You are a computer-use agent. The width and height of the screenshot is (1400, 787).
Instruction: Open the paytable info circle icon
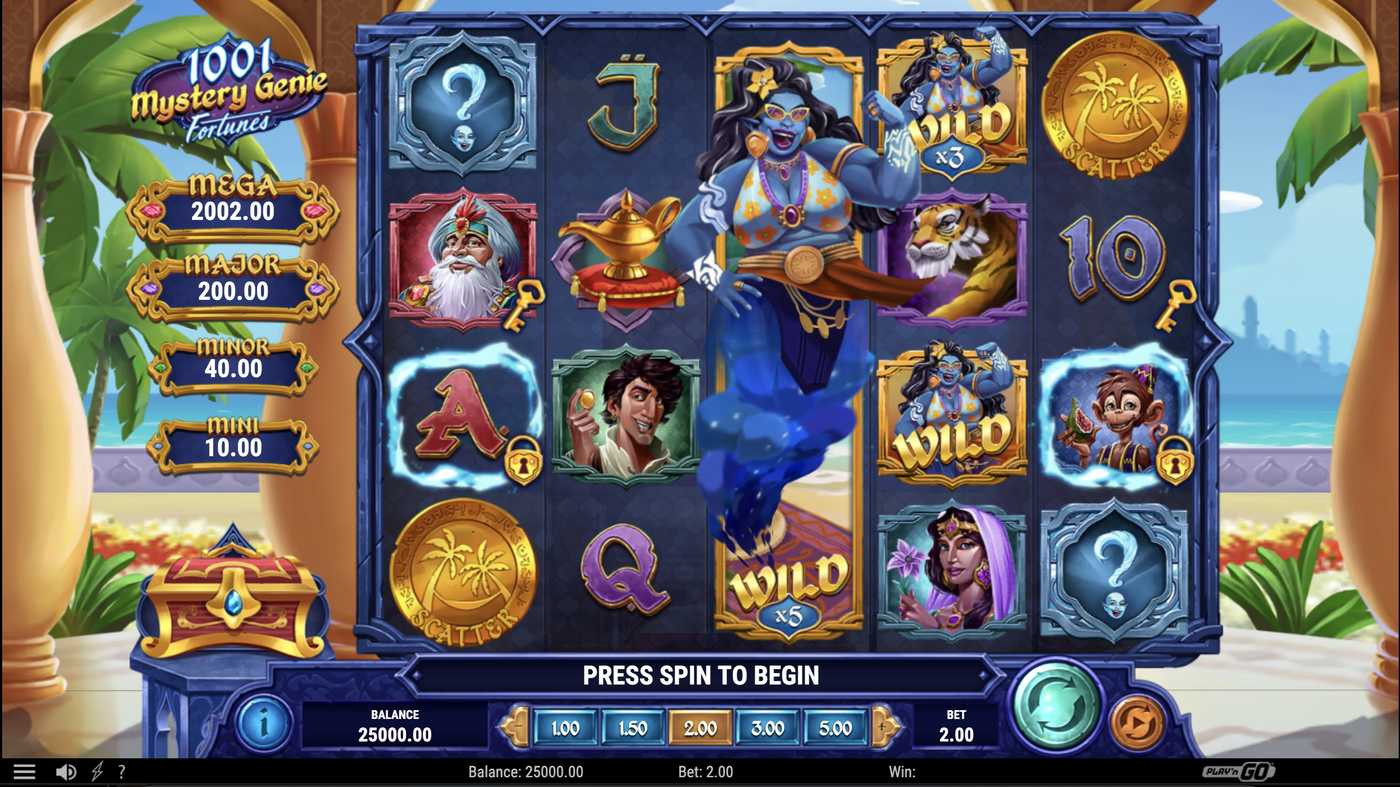click(264, 722)
